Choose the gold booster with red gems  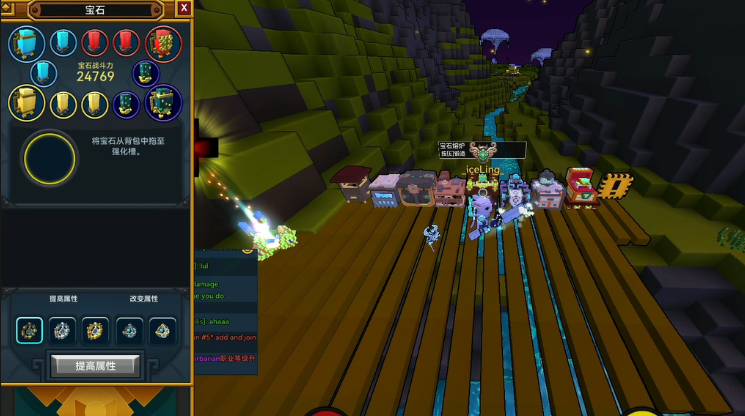click(95, 330)
